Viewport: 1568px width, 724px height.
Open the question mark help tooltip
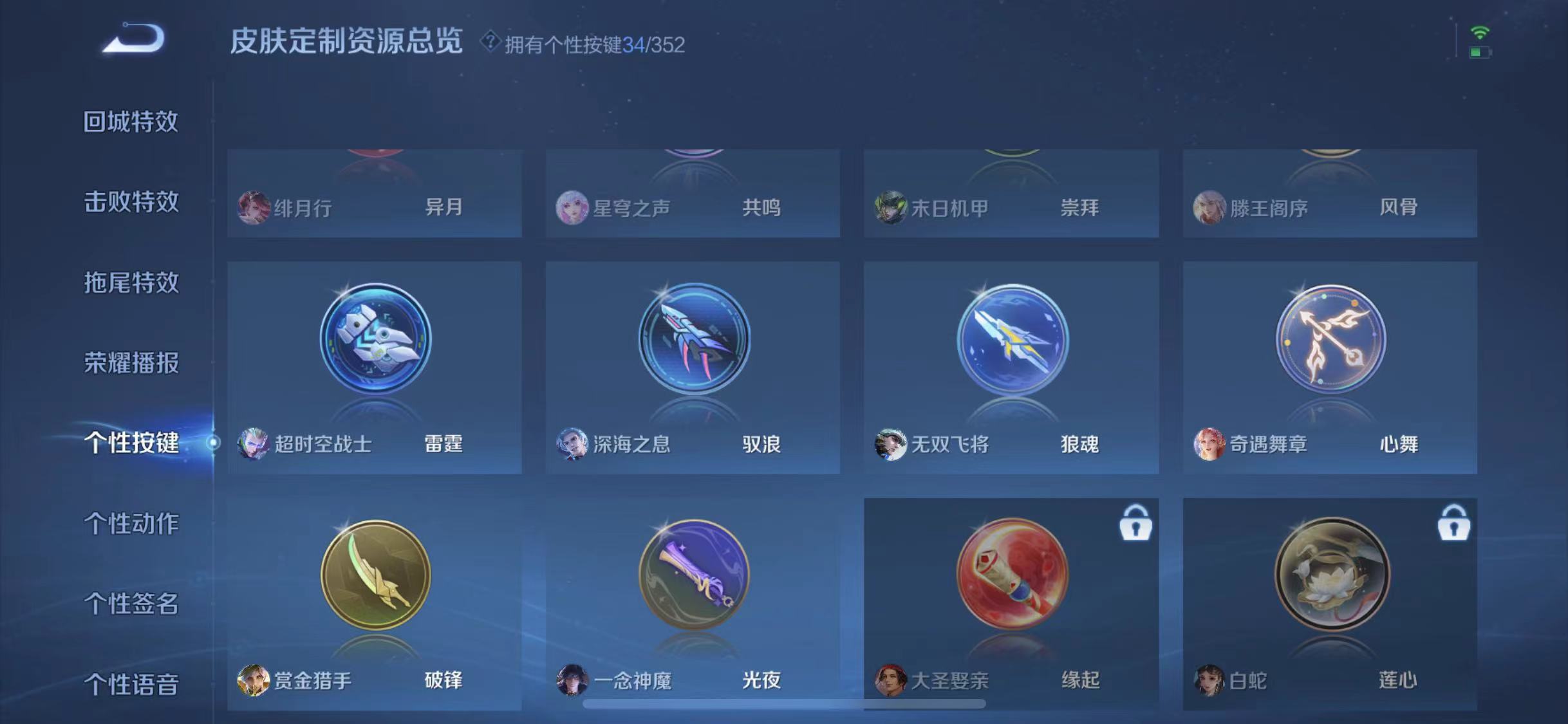point(490,43)
